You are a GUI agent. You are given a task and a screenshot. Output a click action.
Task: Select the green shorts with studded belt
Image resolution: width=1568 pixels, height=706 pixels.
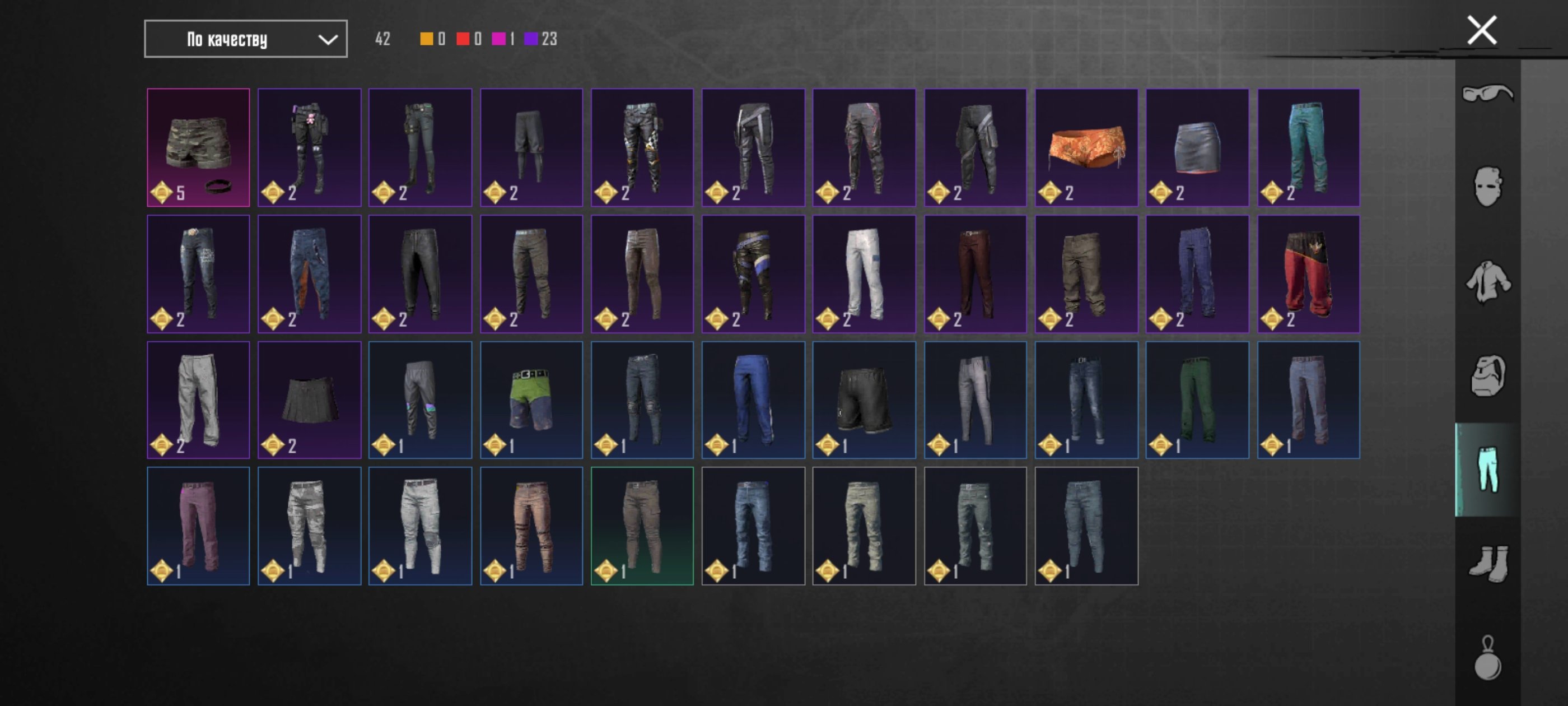point(531,400)
